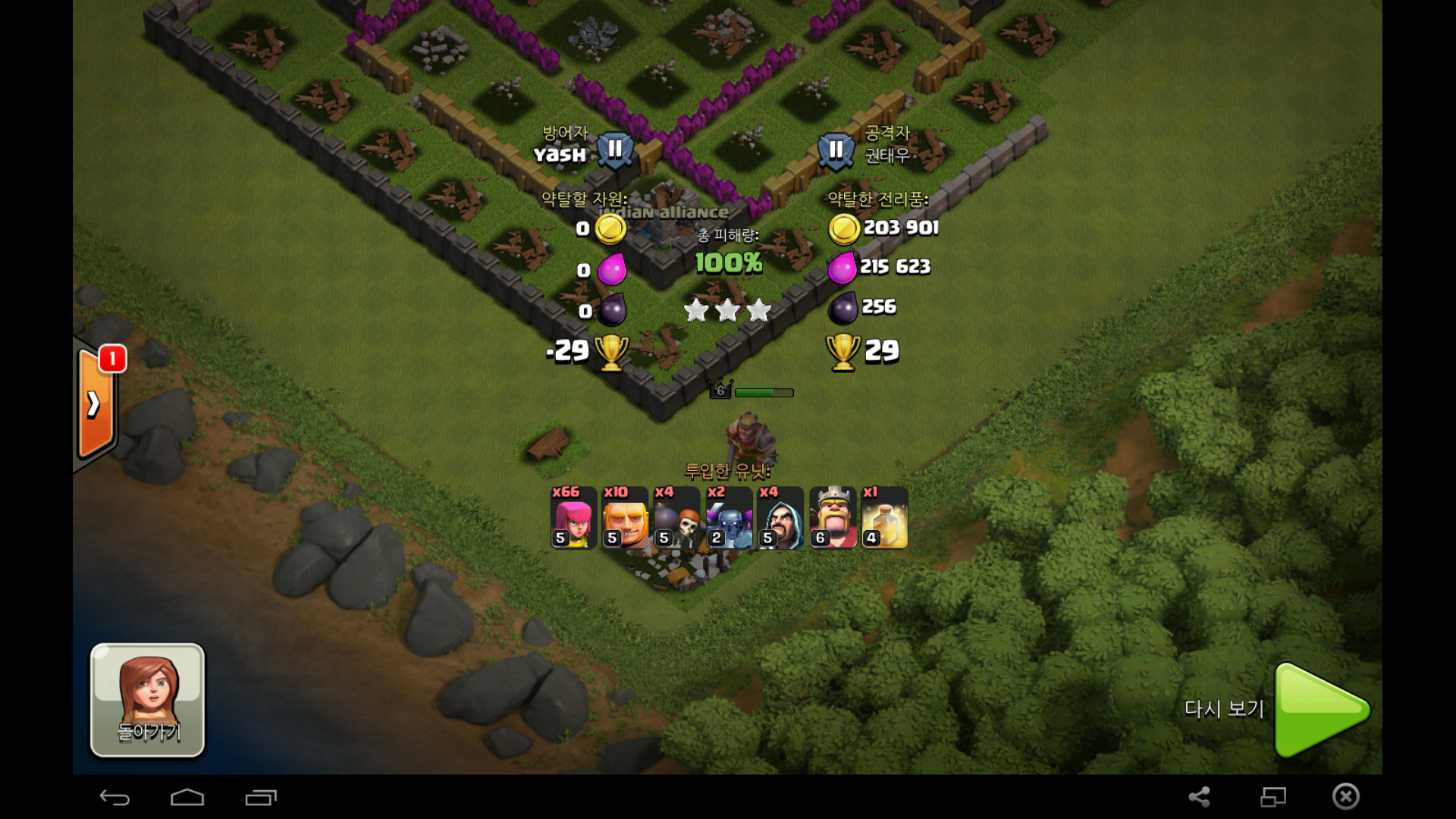Select the Wizard troop card

(780, 517)
